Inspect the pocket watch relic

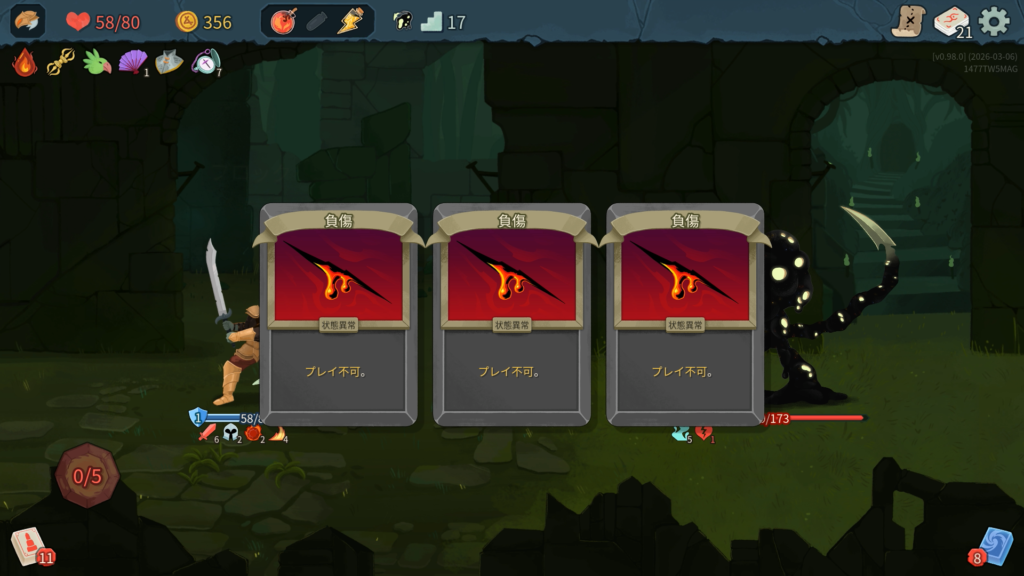click(204, 62)
